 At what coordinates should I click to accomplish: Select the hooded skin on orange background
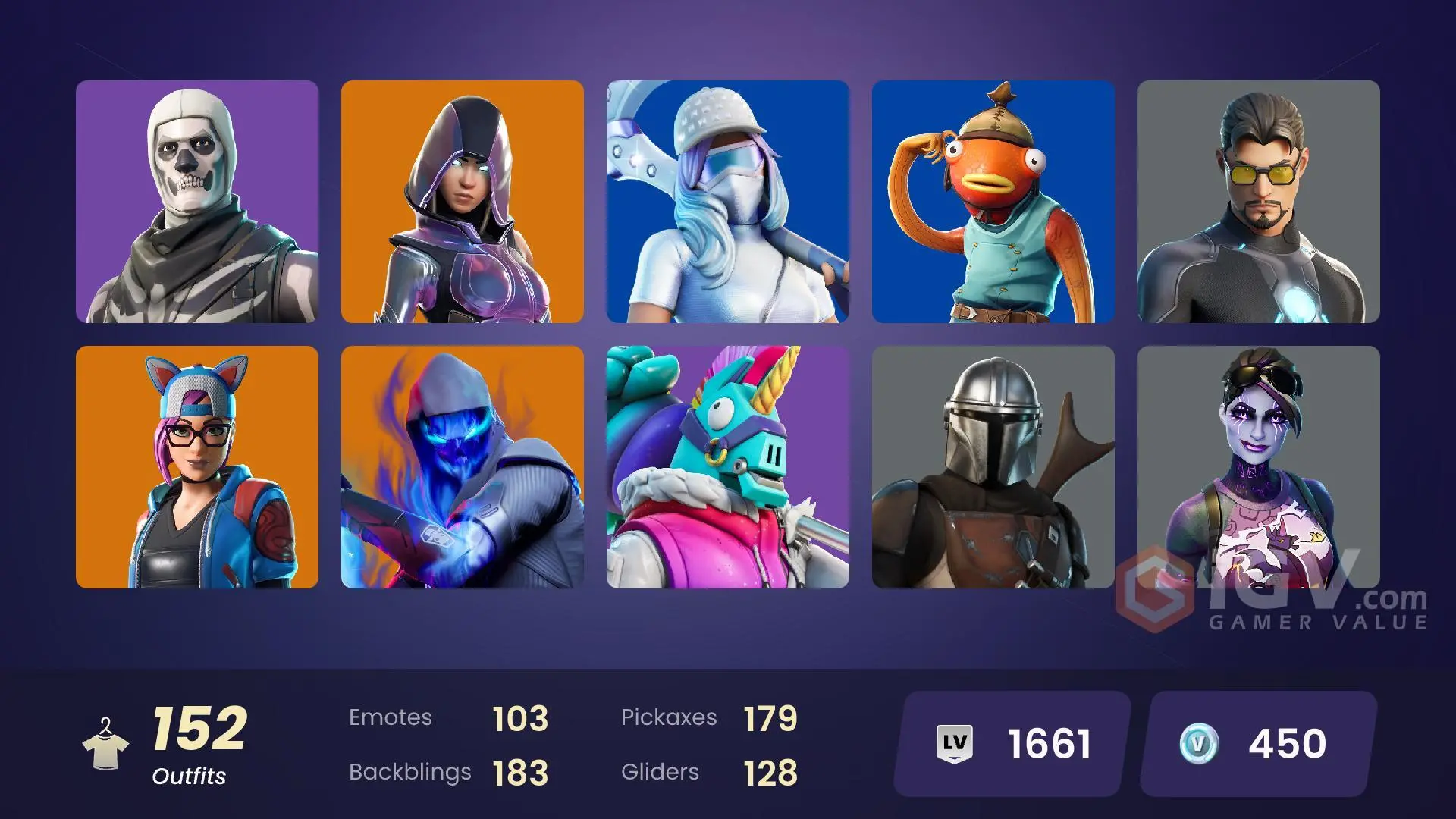[x=463, y=202]
